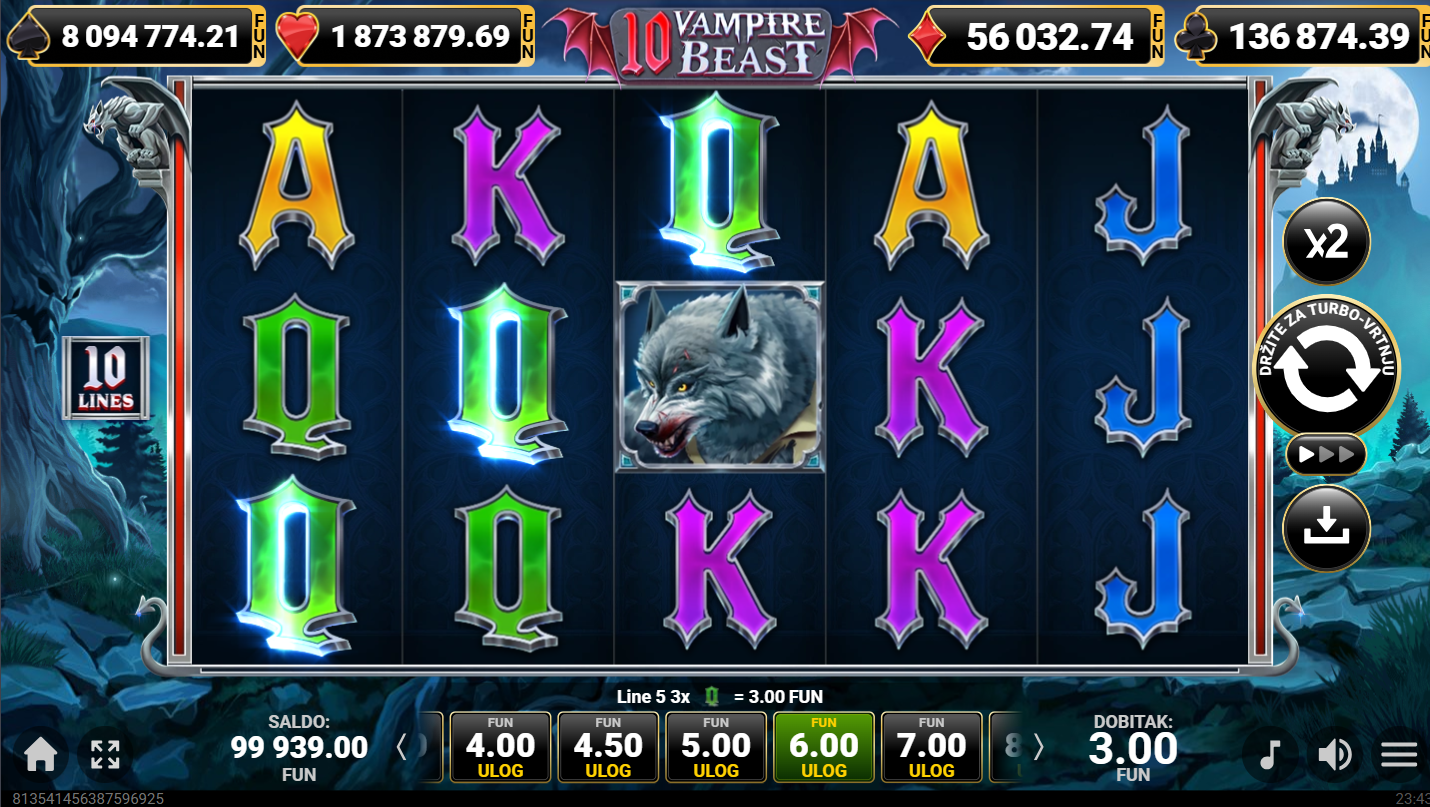Select the 4.00 ULOG bet

pos(500,747)
